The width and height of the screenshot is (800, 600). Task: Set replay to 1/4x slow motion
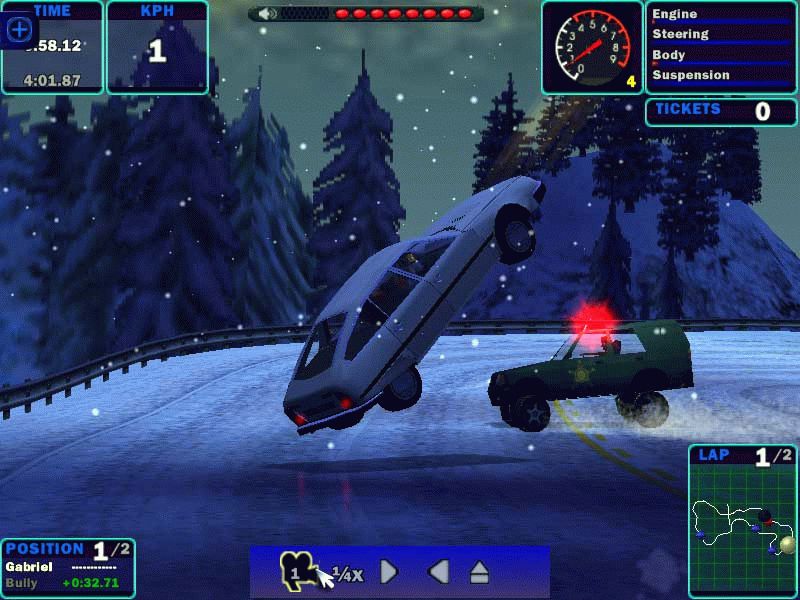point(347,573)
